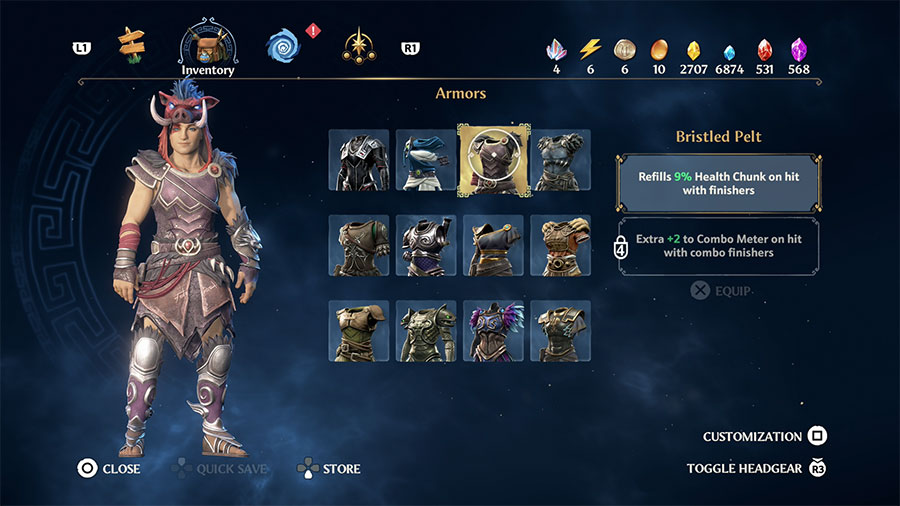The width and height of the screenshot is (900, 506).
Task: Switch to the blue swirl tab
Action: [283, 46]
